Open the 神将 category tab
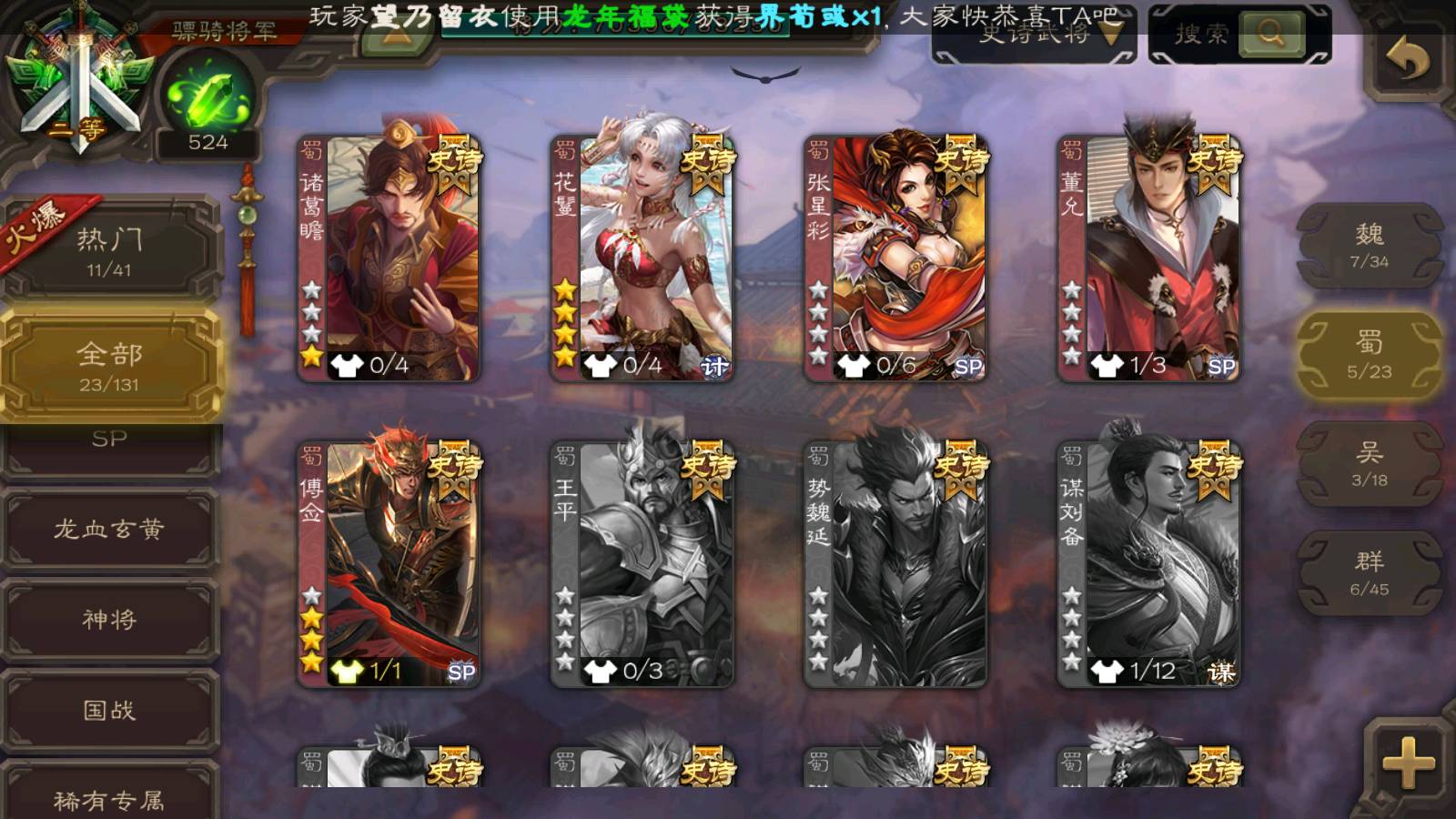Viewport: 1456px width, 819px height. 109,620
